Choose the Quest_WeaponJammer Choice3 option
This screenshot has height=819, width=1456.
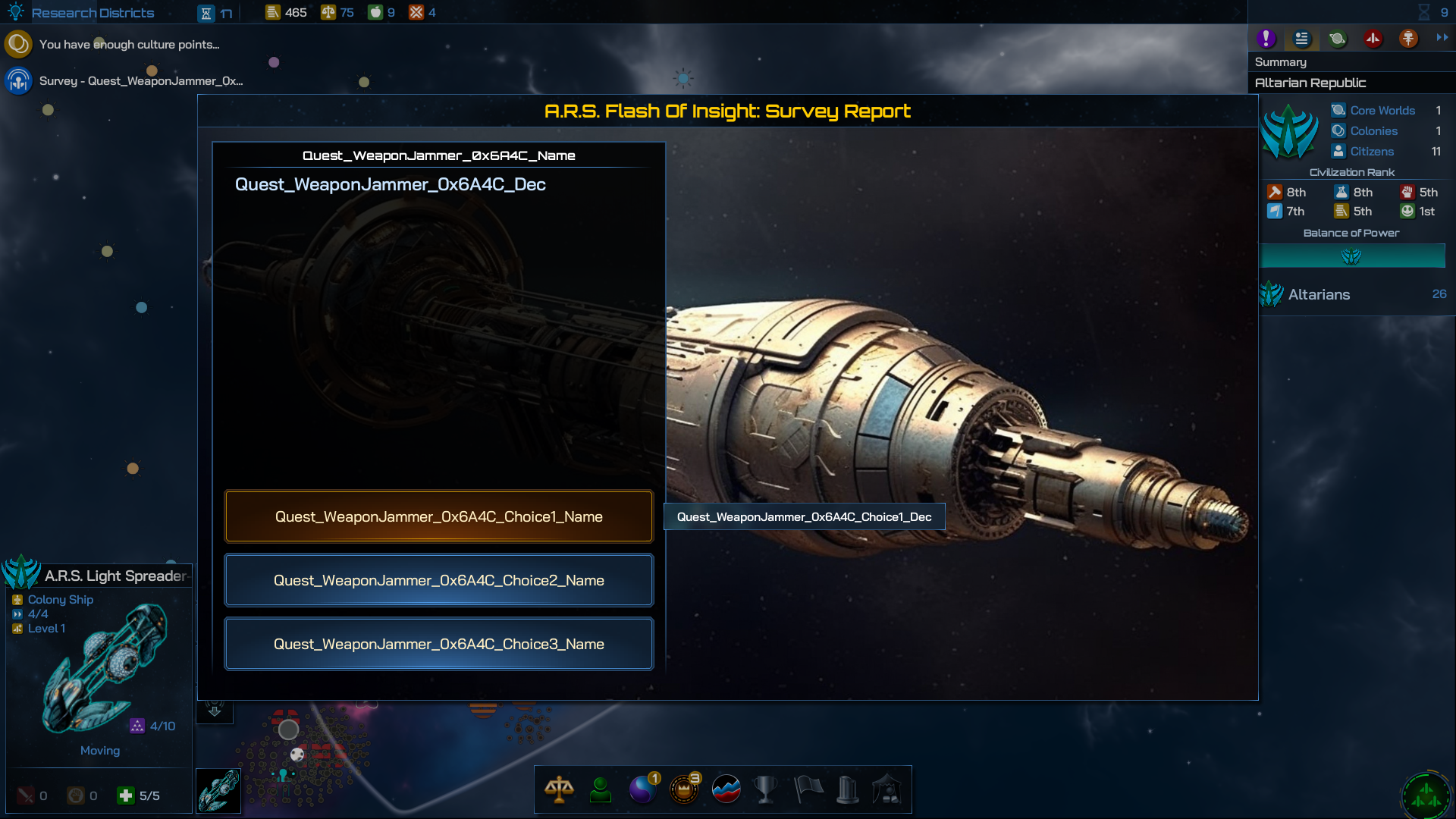(438, 644)
